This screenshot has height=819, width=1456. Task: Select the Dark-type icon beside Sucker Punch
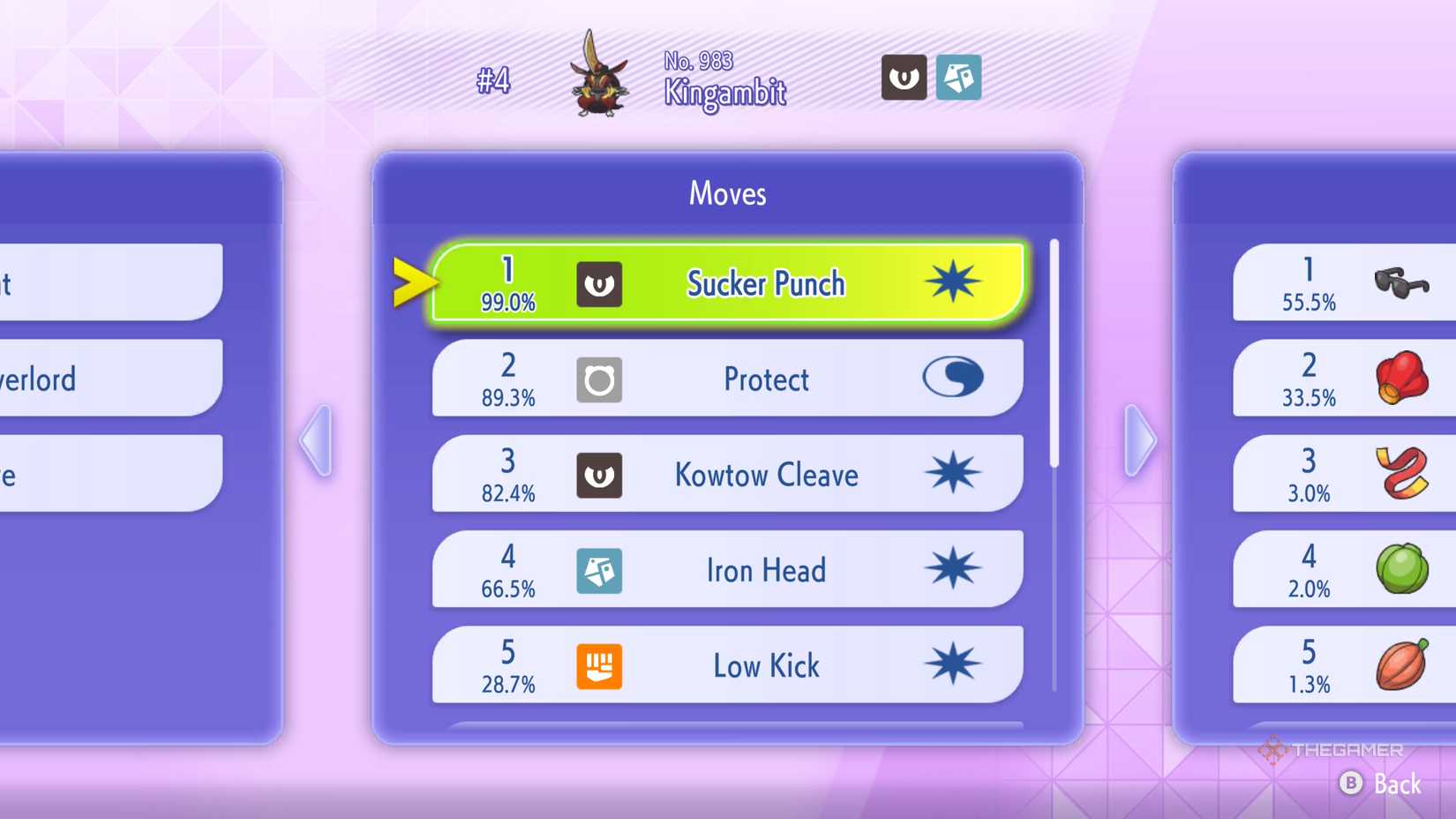(x=600, y=284)
